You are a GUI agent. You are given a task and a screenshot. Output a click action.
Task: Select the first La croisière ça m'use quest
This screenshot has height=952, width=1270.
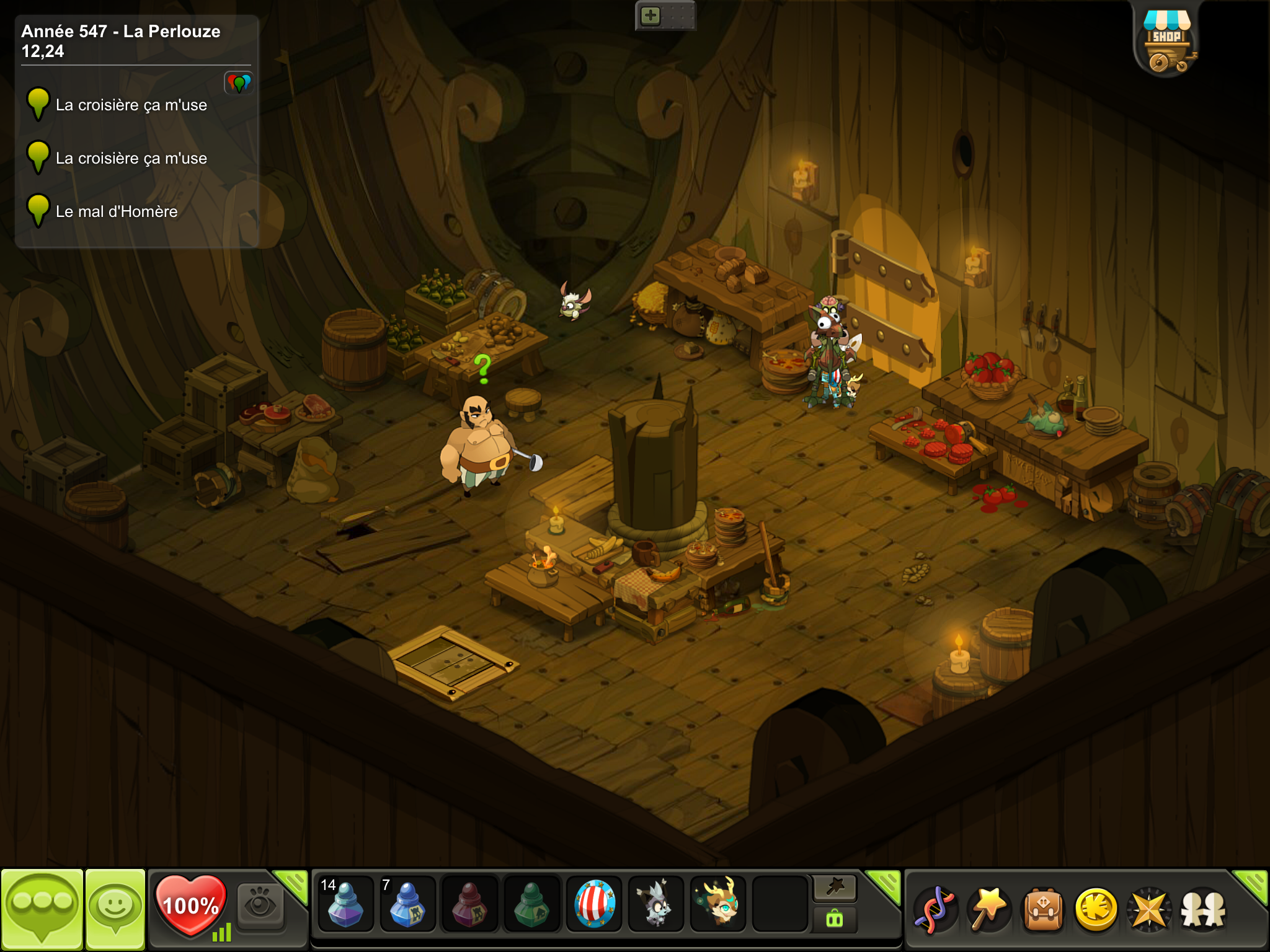[x=131, y=105]
